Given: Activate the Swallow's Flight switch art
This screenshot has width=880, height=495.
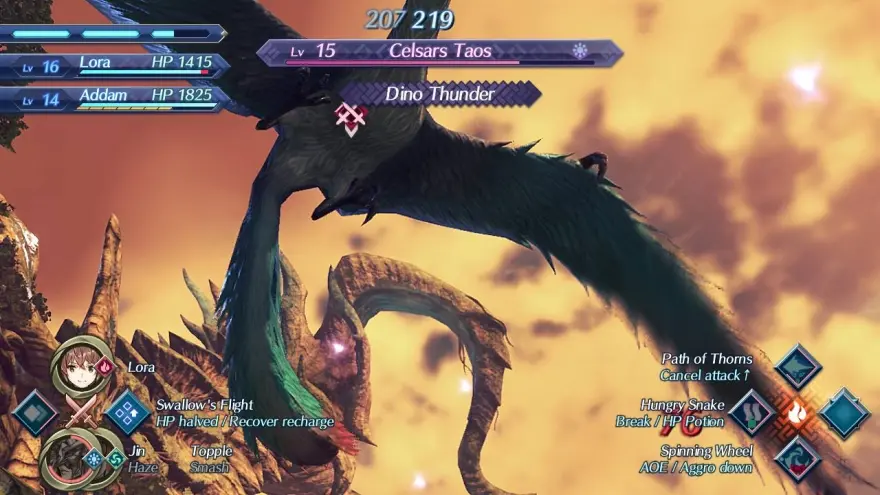Looking at the screenshot, I should 128,413.
